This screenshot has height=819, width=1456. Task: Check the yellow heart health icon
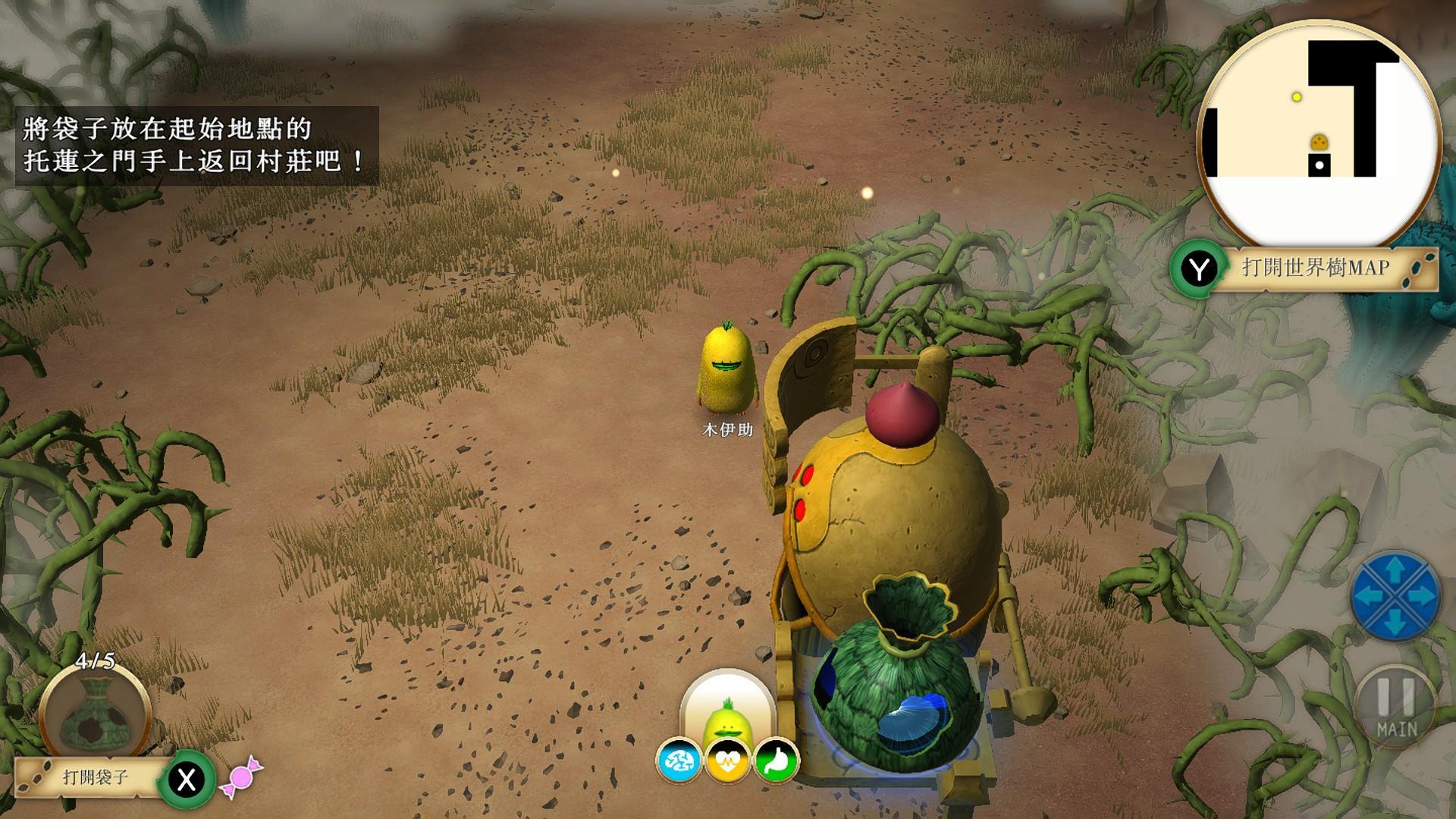727,760
